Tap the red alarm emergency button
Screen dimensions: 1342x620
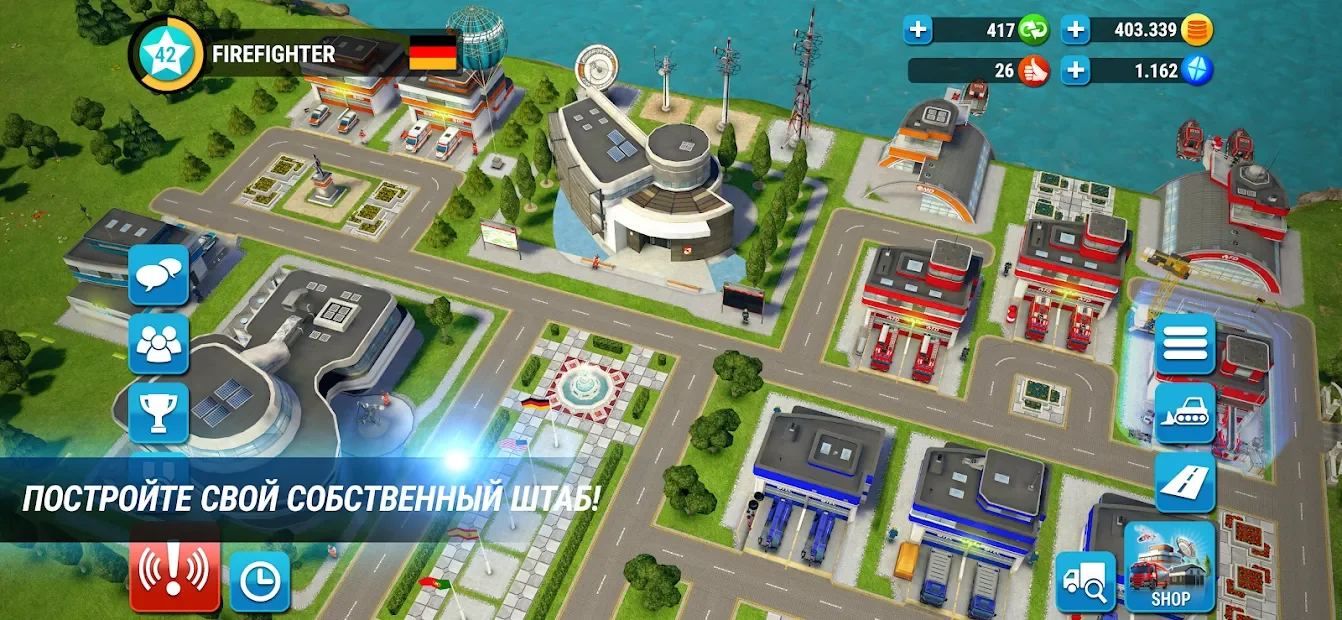[175, 573]
